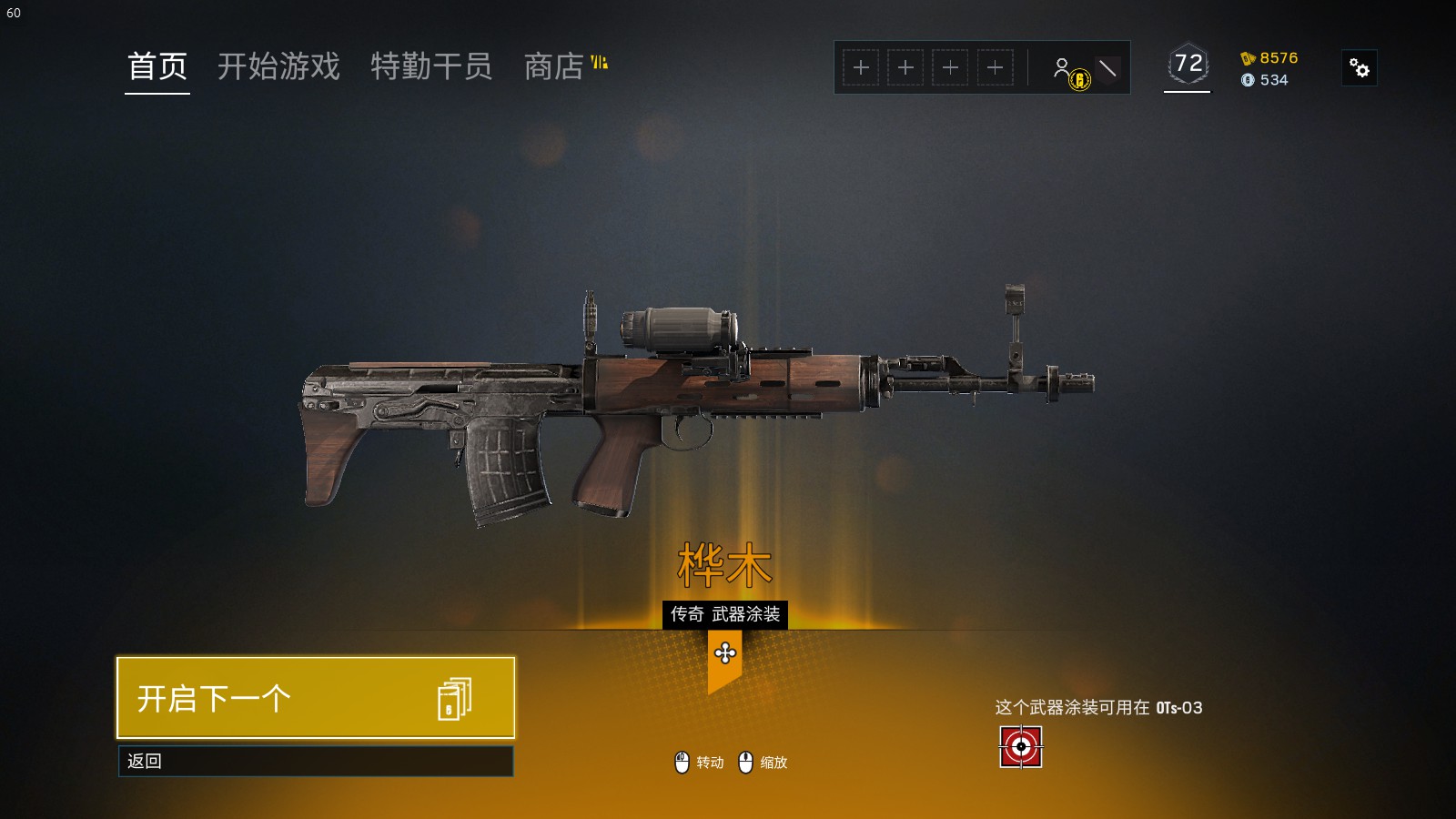Click the 开启下一个 open next pack button
Screen dimensions: 1456x819
[x=316, y=698]
